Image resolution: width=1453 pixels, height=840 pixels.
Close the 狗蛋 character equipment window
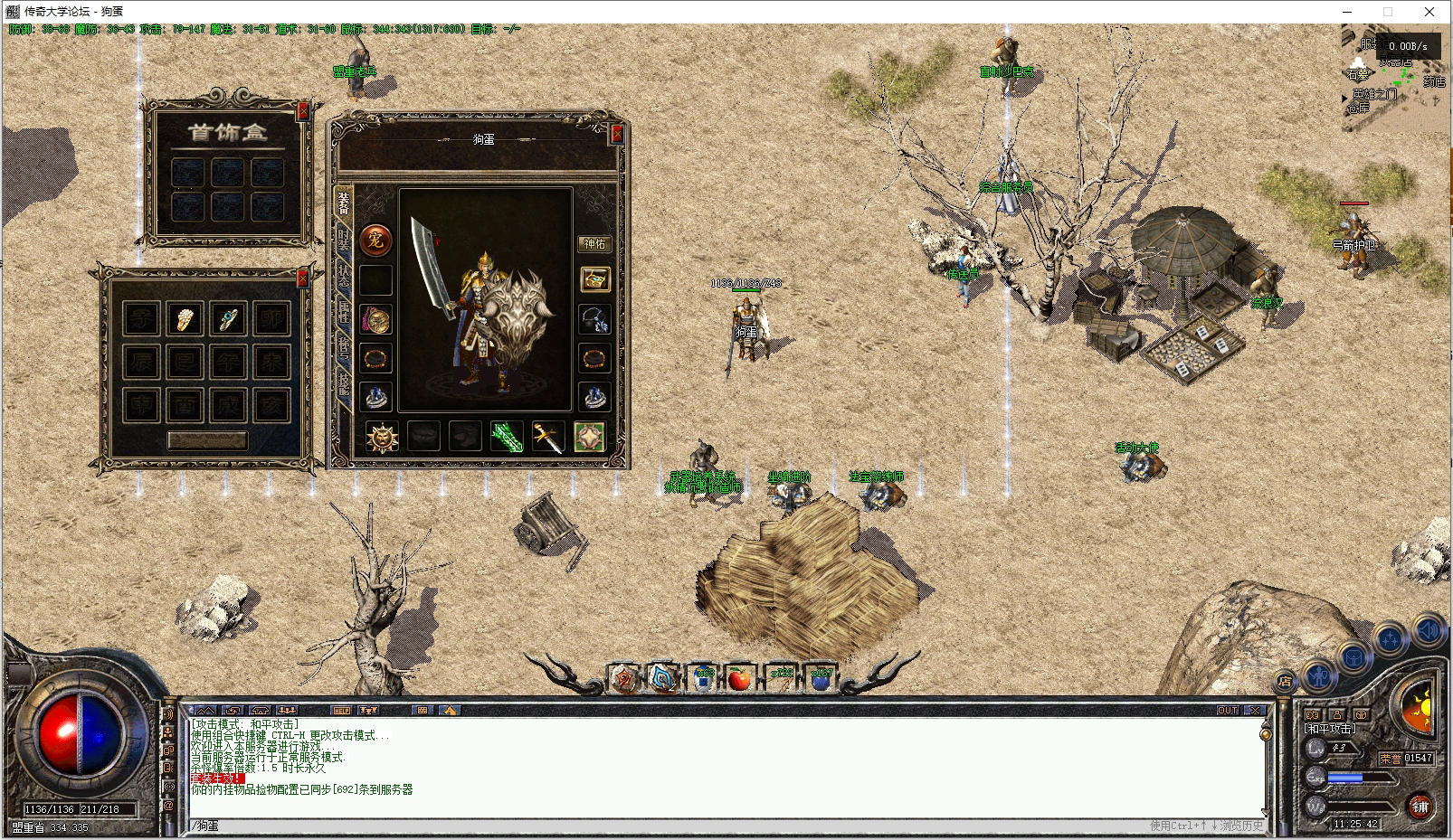(617, 134)
